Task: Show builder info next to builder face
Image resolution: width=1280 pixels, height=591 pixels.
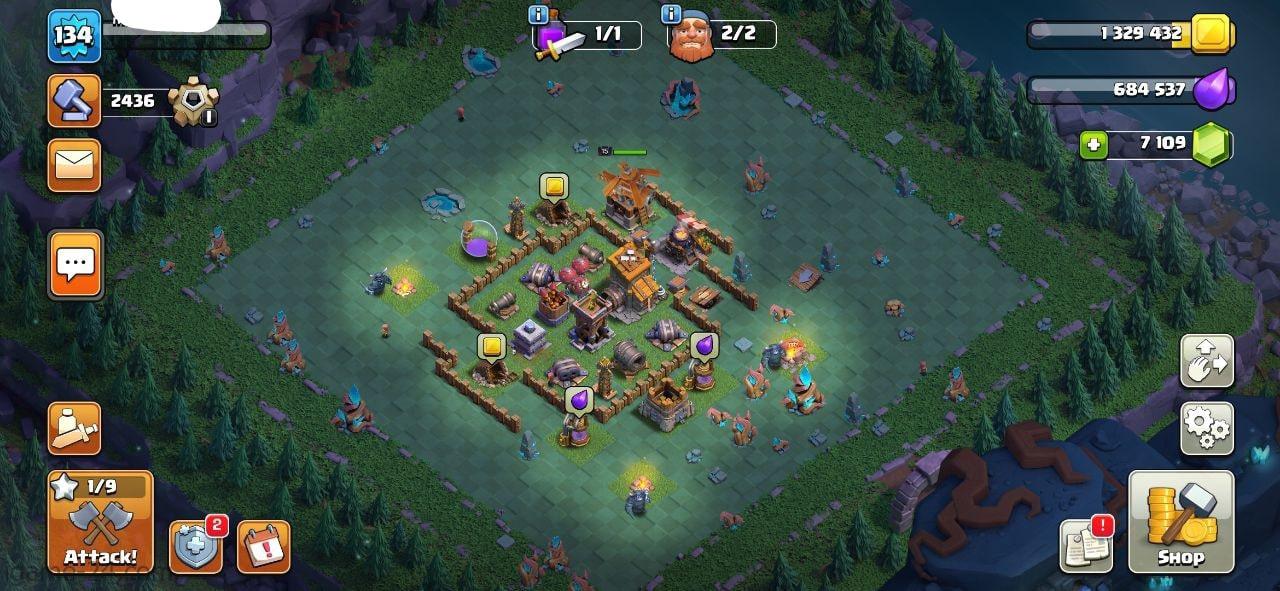Action: pyautogui.click(x=672, y=14)
